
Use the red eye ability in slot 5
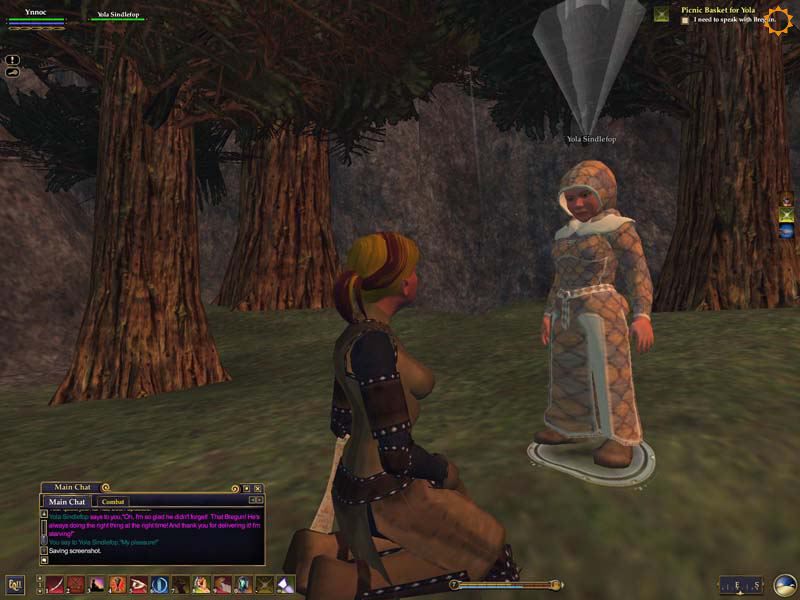[138, 585]
